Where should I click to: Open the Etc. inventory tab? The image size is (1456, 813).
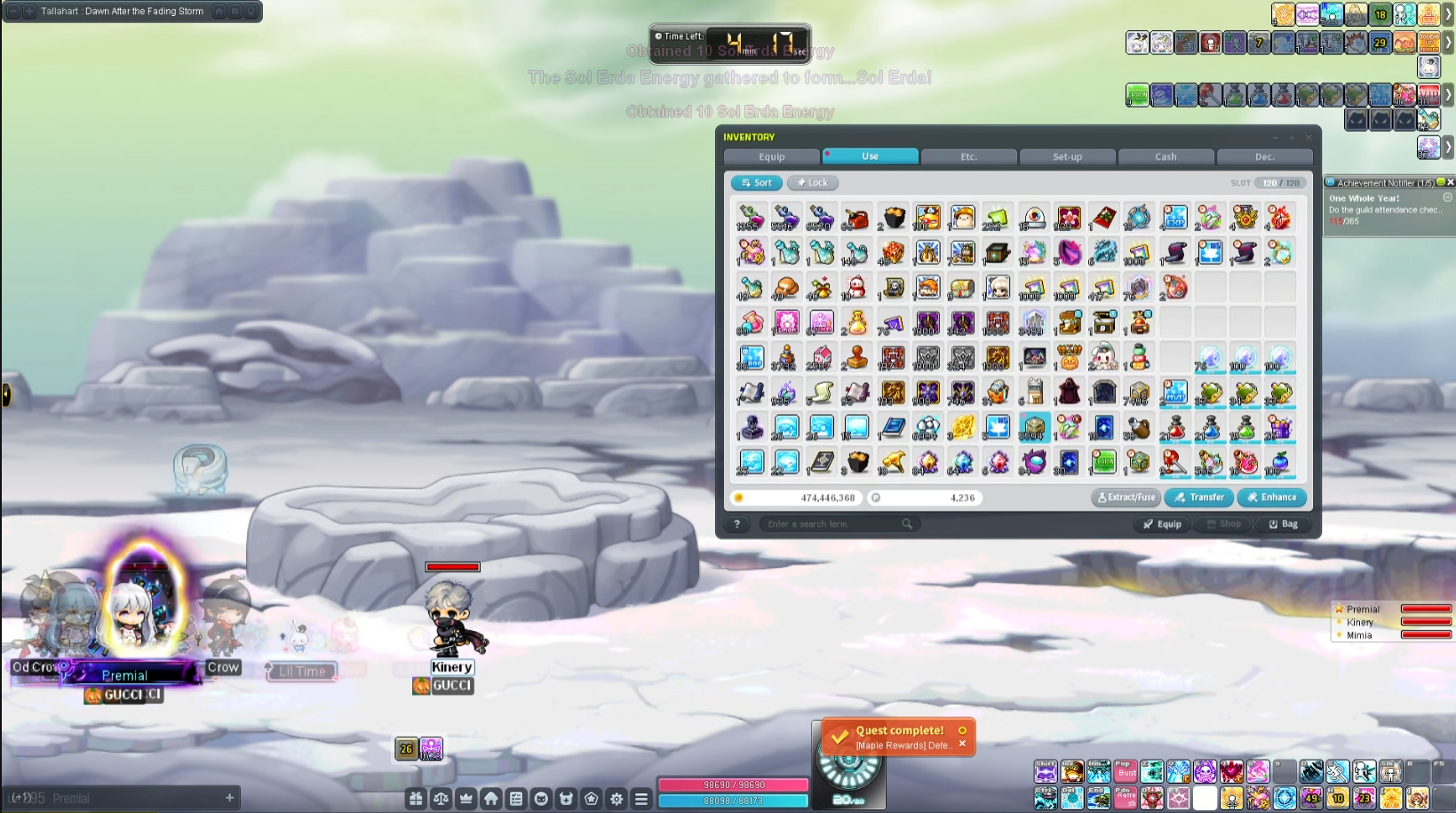click(x=968, y=157)
